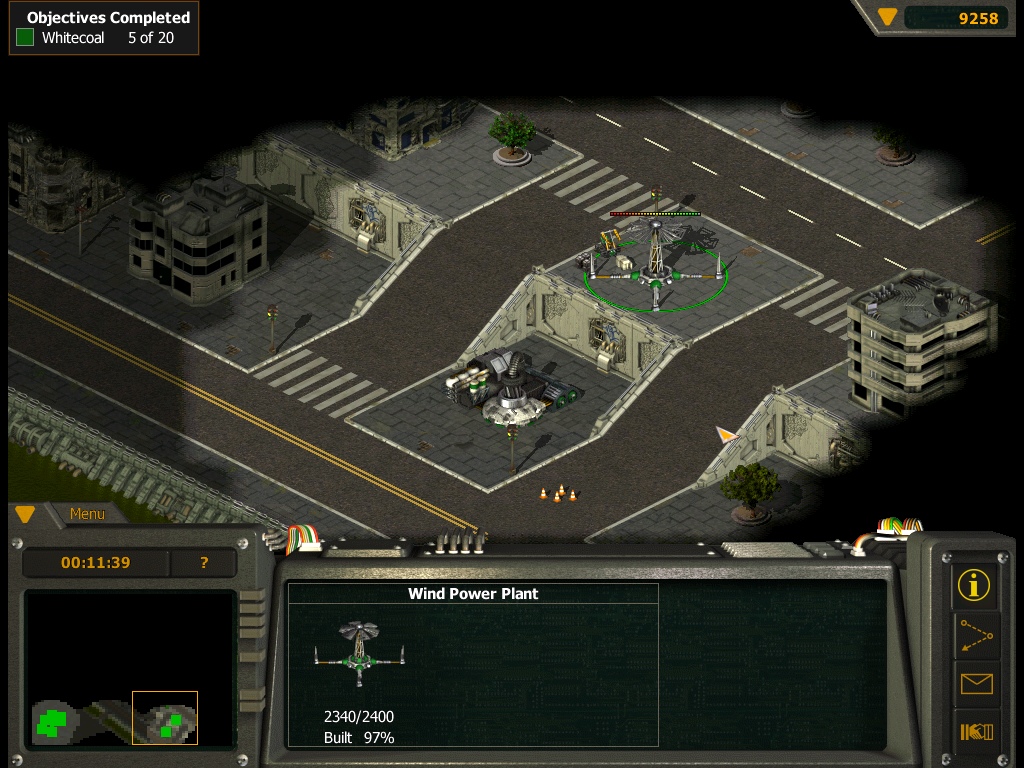
Task: Click the question mark help button
Action: (204, 563)
